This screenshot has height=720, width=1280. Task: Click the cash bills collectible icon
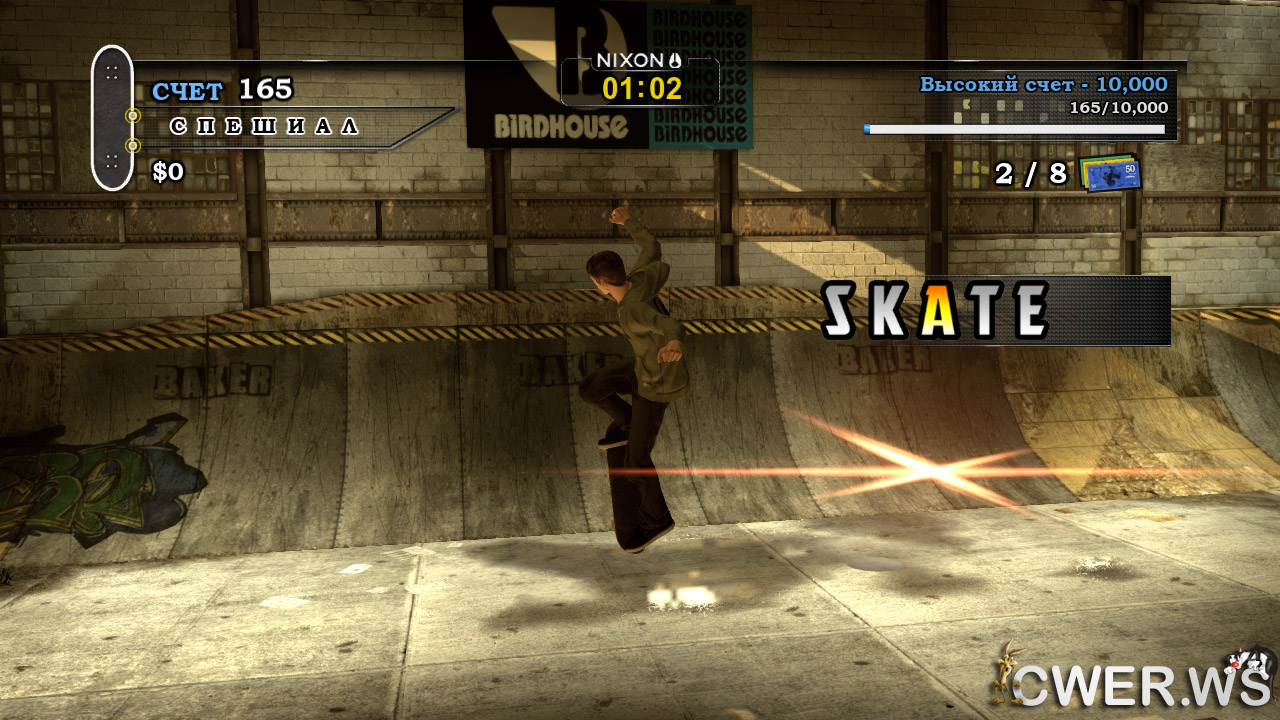click(1109, 173)
